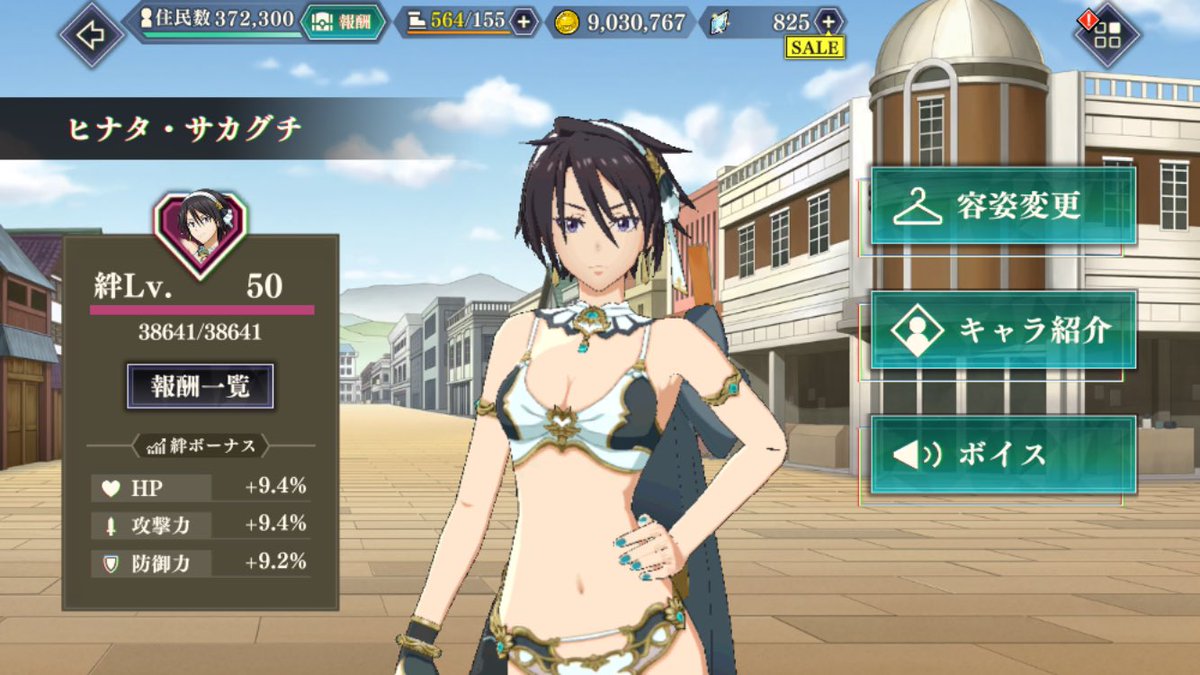This screenshot has width=1200, height=675.
Task: View the 報酬一覧 reward list
Action: coord(200,386)
